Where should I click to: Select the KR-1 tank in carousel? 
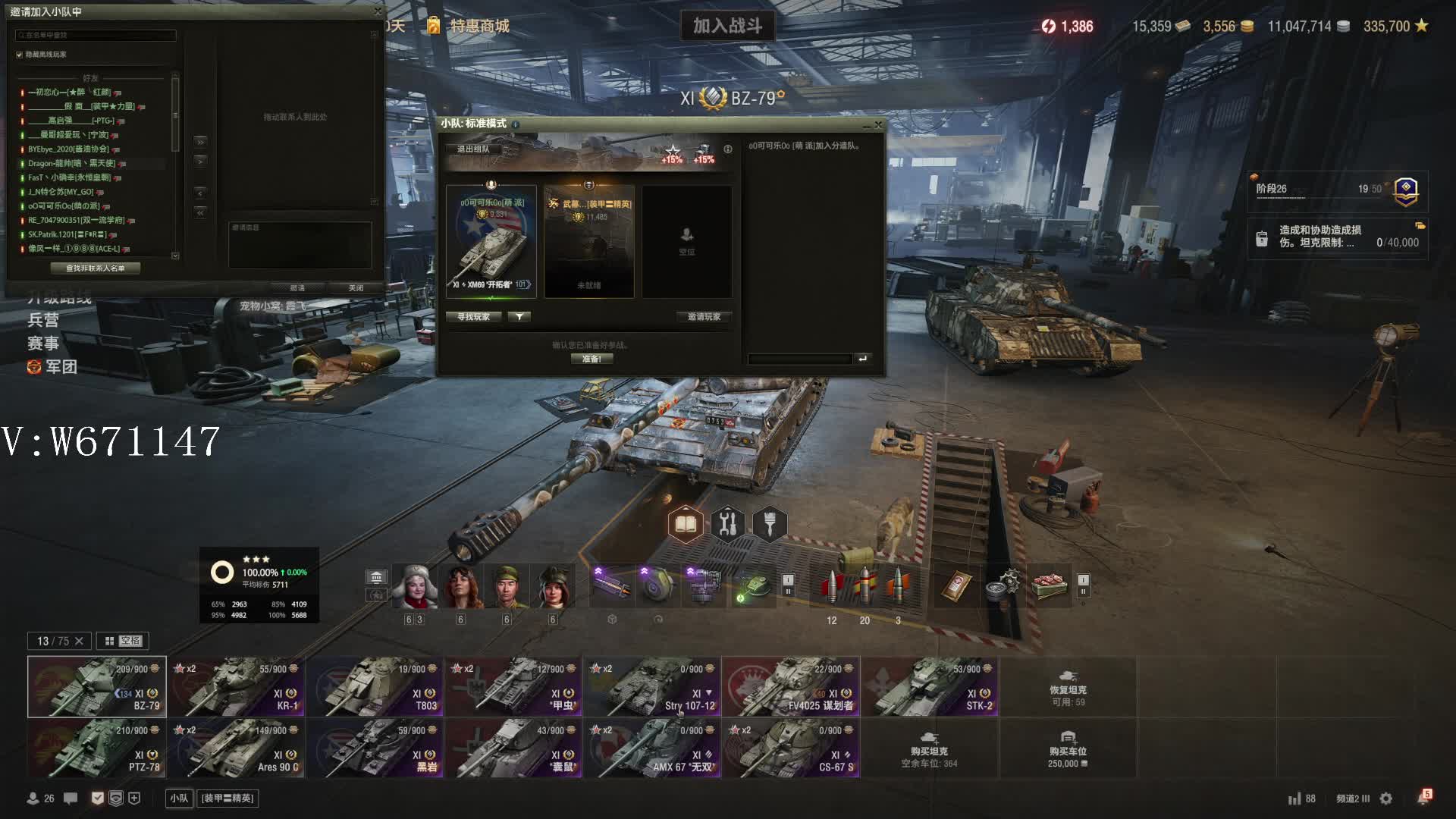pos(236,687)
